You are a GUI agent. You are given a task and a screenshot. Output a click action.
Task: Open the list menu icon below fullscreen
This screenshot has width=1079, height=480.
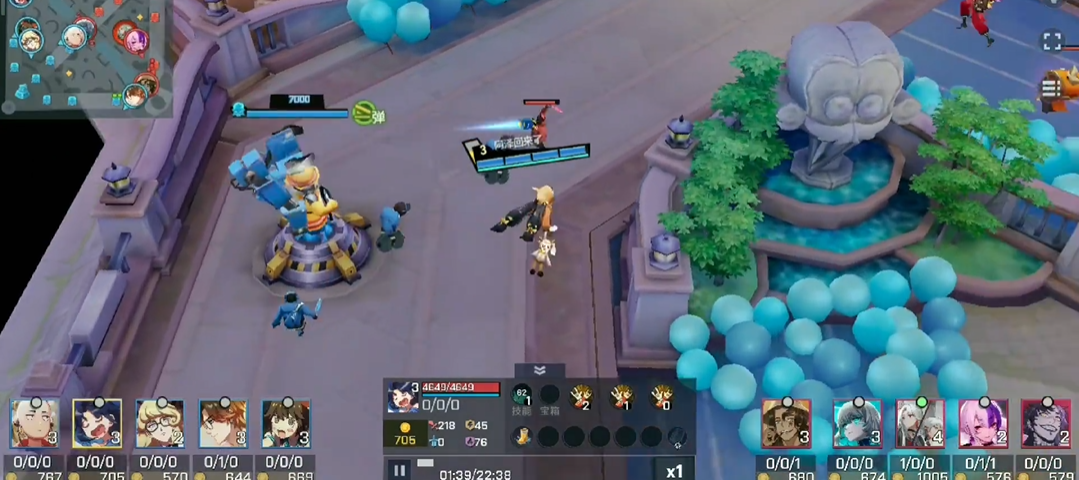pyautogui.click(x=1052, y=89)
